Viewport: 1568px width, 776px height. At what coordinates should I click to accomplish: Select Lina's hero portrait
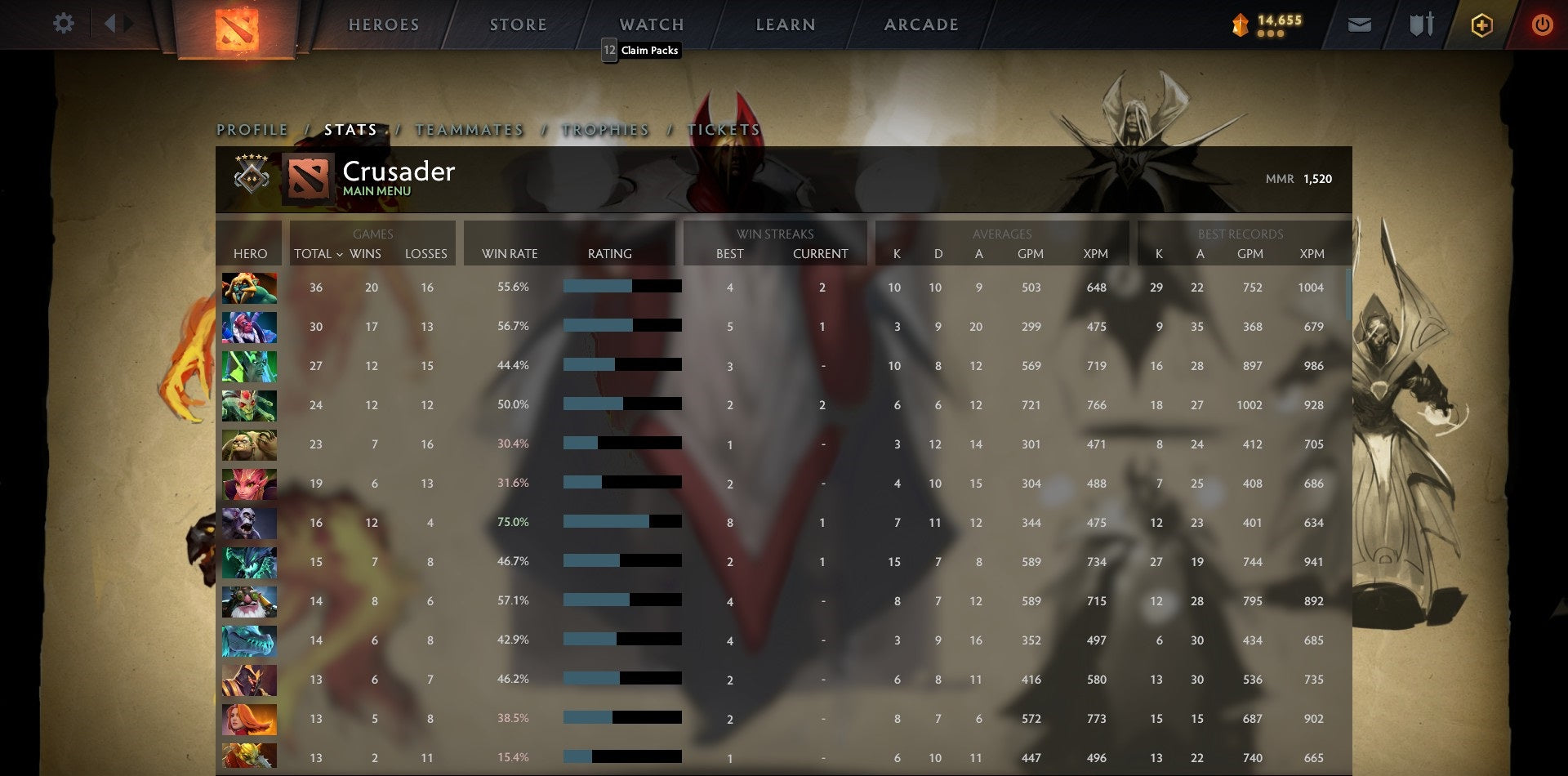pos(249,718)
